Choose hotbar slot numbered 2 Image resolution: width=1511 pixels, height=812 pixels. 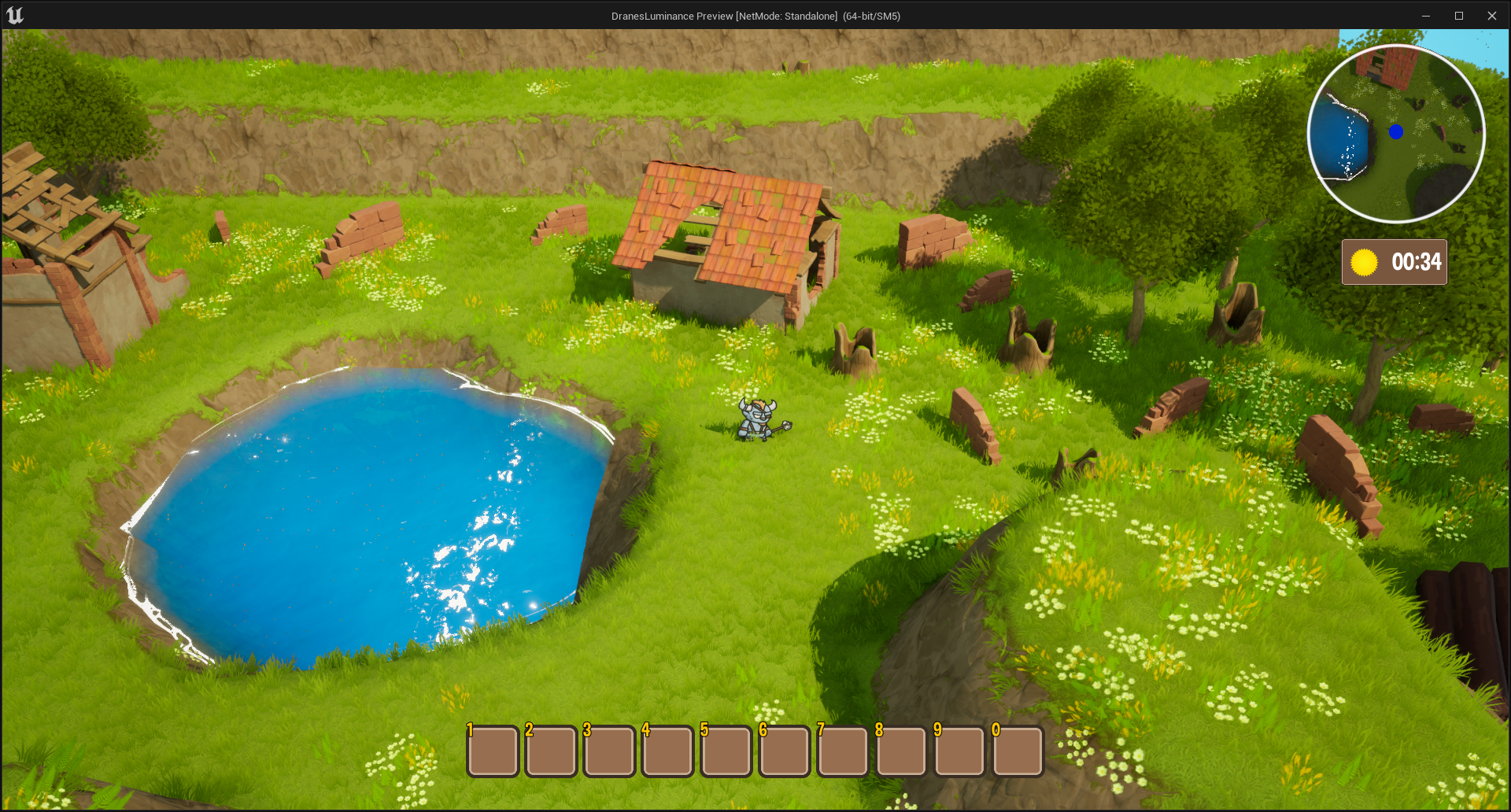tap(551, 751)
